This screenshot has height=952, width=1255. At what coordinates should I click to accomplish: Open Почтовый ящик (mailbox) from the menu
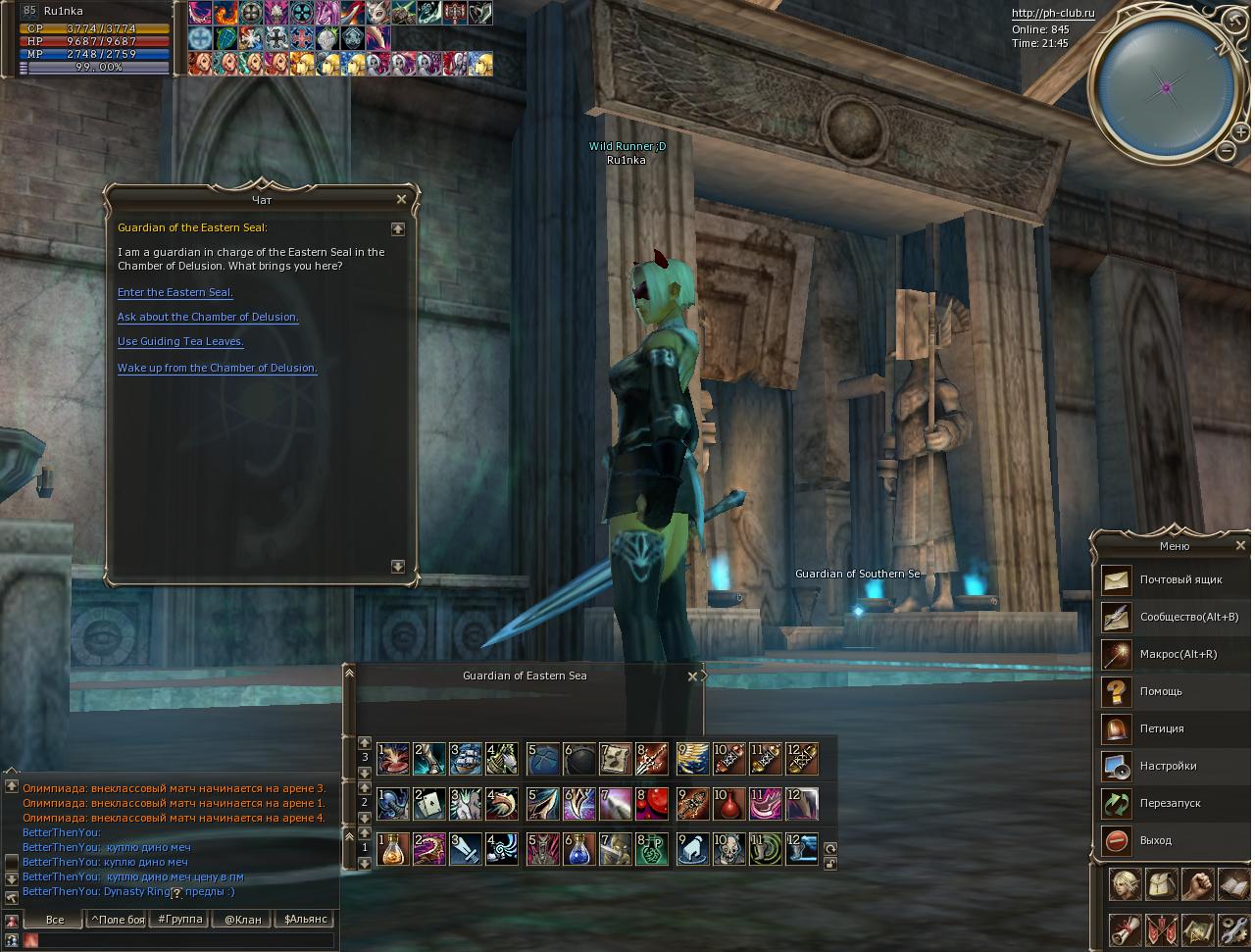pos(1180,579)
